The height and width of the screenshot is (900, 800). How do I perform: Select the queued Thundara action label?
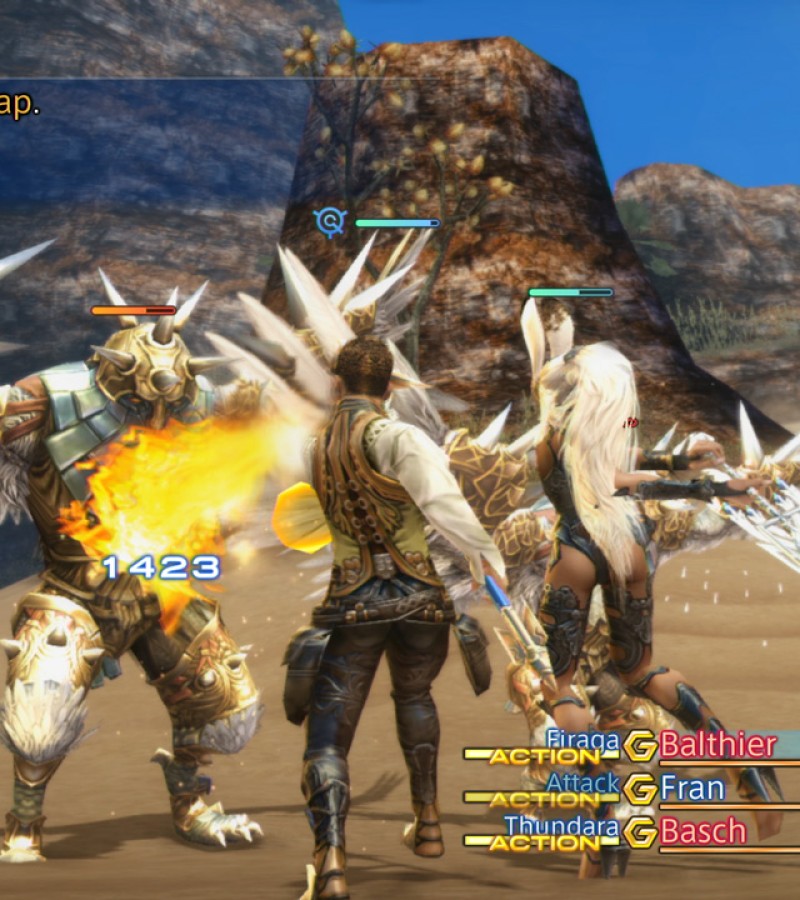pyautogui.click(x=562, y=826)
